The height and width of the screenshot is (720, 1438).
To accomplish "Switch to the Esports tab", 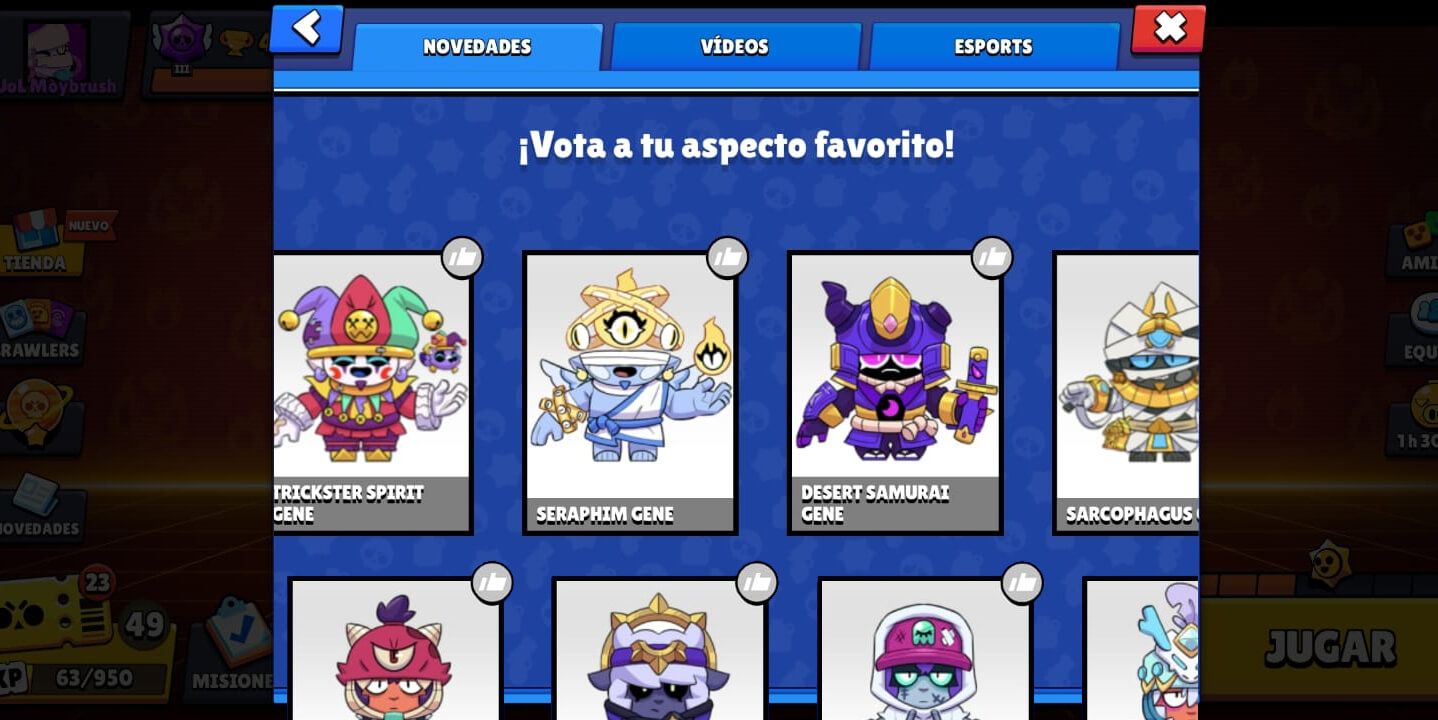I will (x=993, y=46).
